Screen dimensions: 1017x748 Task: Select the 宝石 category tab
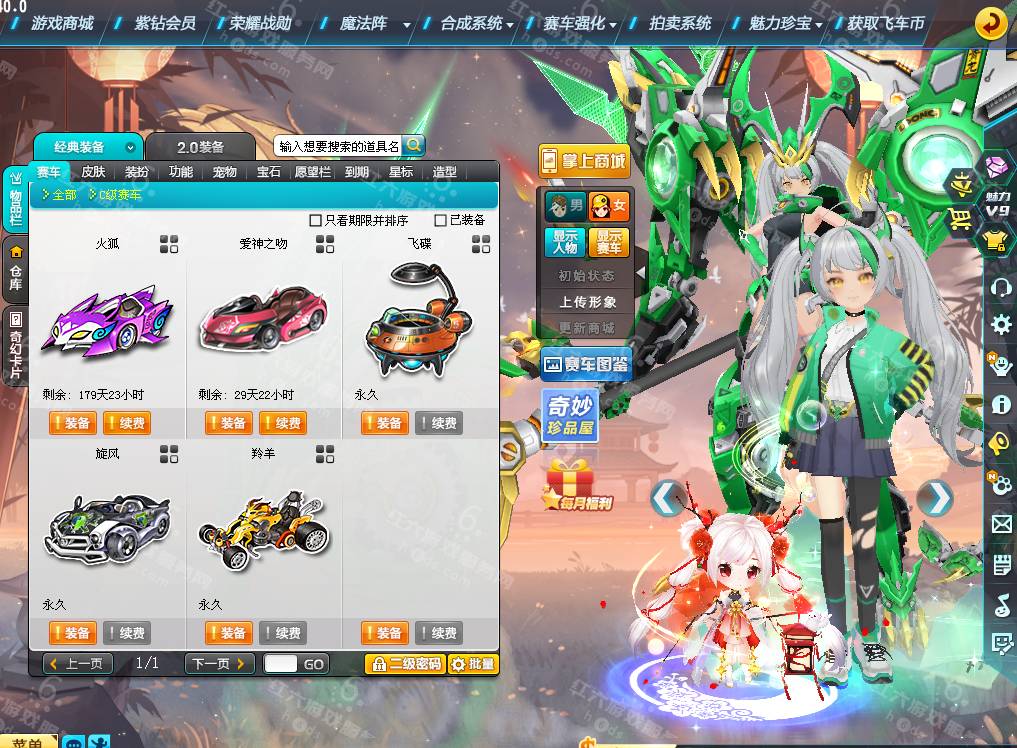[x=269, y=172]
